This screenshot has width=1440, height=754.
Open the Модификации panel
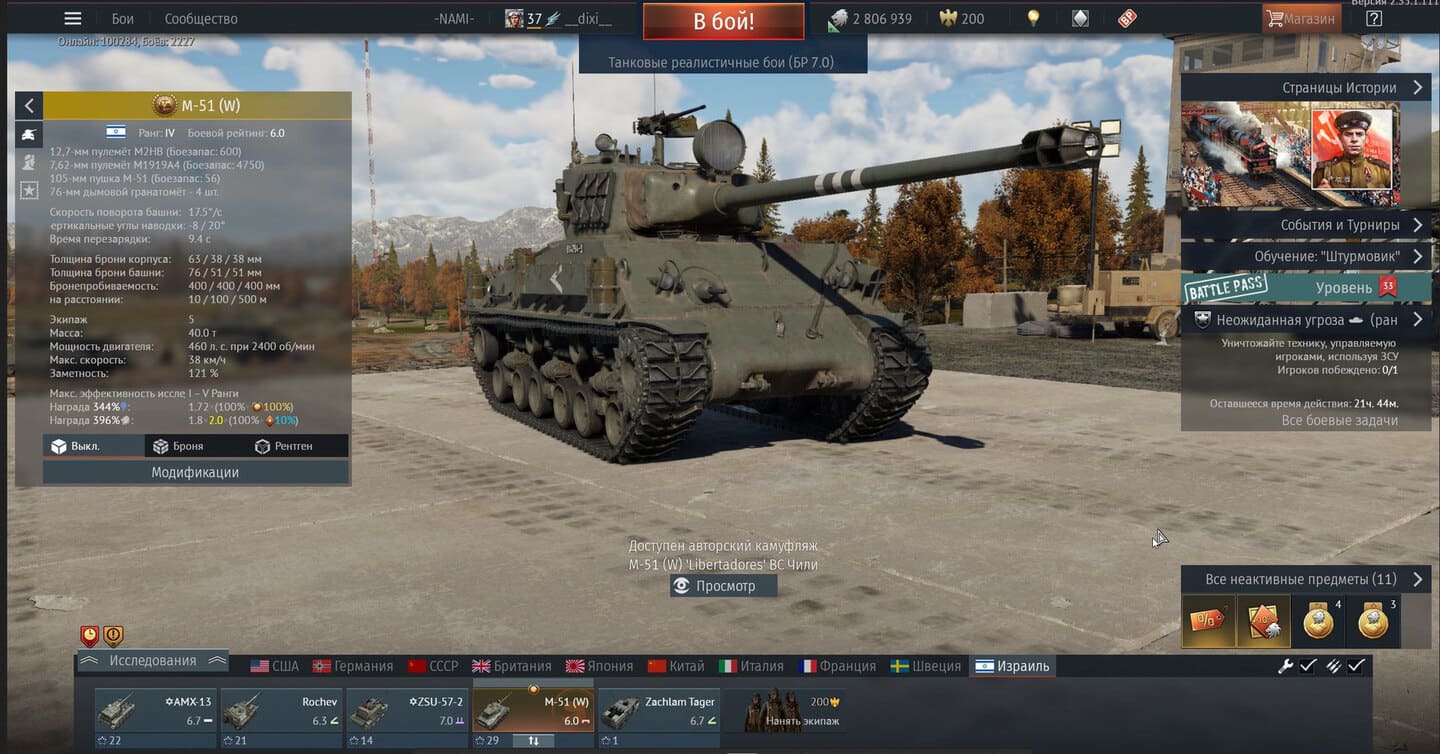[195, 472]
